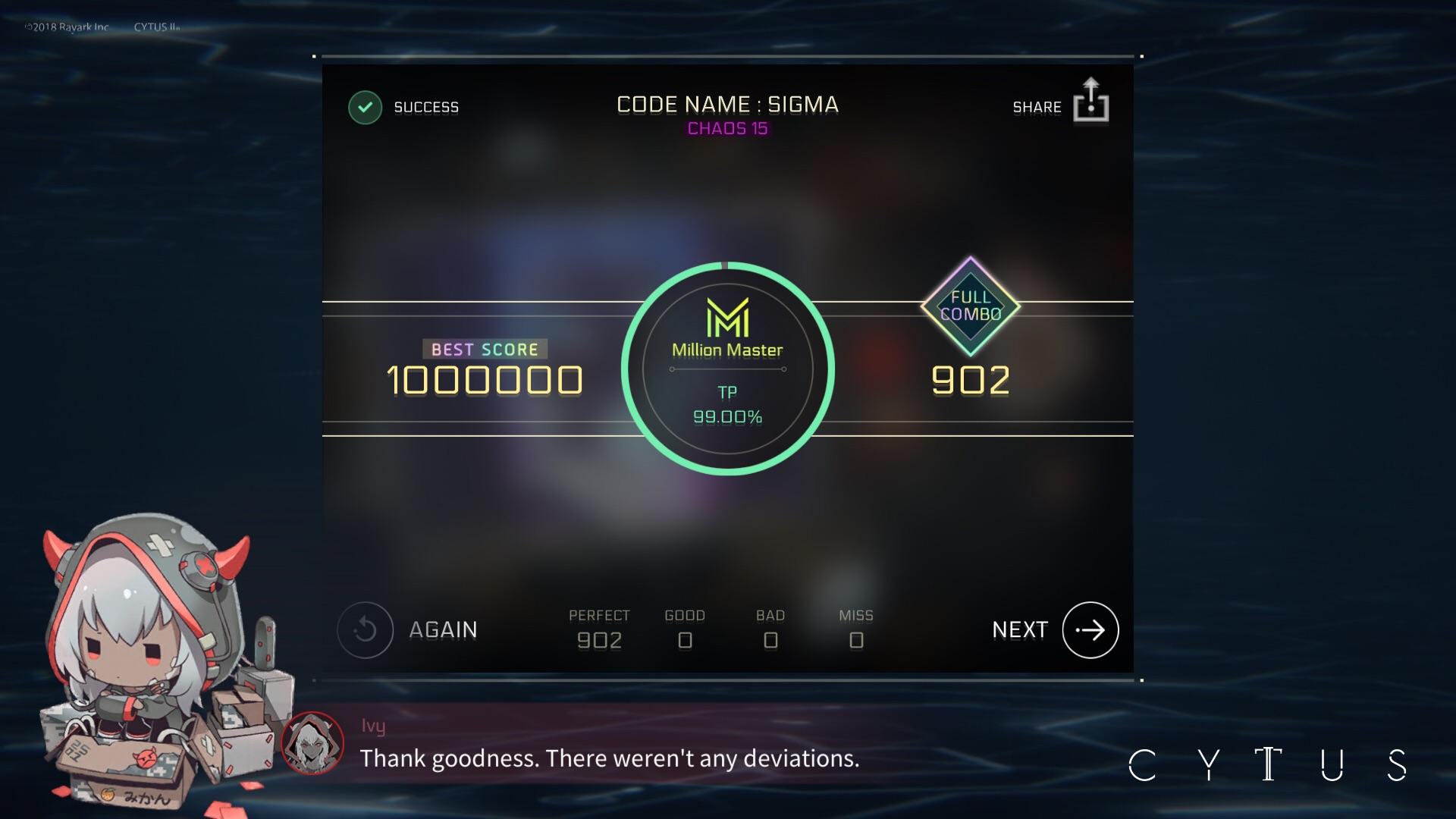Click the Next arrow icon
Viewport: 1456px width, 819px height.
[x=1090, y=629]
